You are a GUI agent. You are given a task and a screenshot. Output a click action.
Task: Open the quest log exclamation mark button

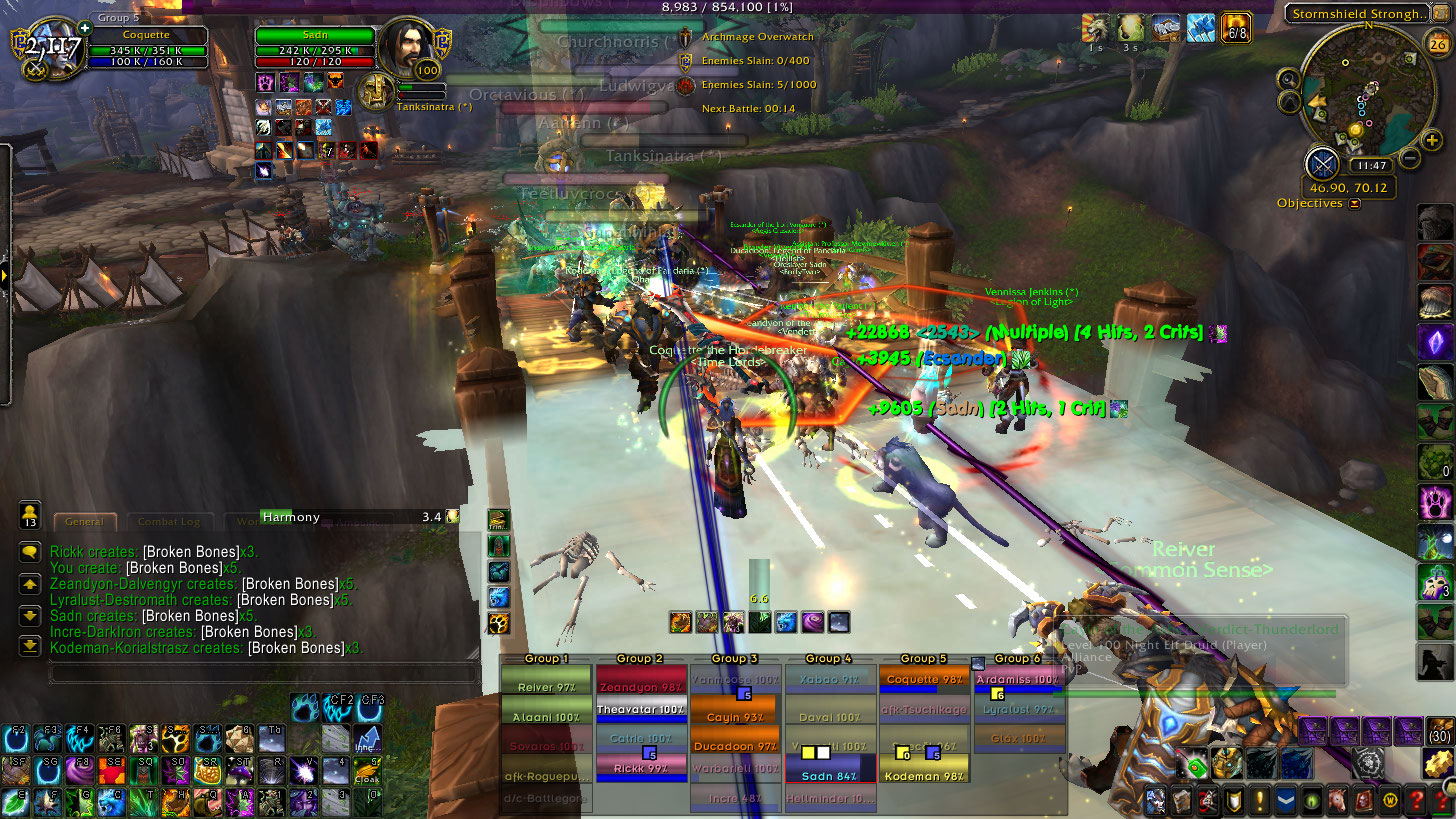coord(1258,801)
